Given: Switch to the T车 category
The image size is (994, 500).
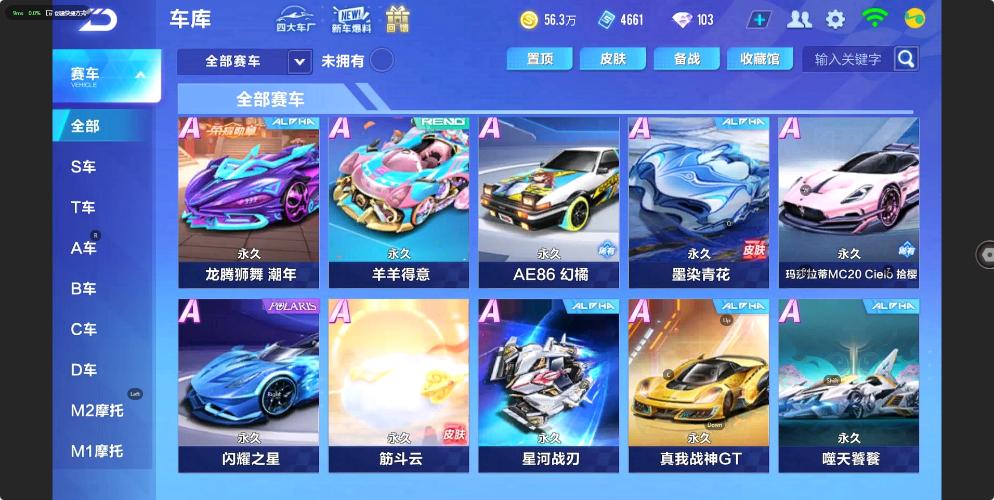Looking at the screenshot, I should 84,208.
